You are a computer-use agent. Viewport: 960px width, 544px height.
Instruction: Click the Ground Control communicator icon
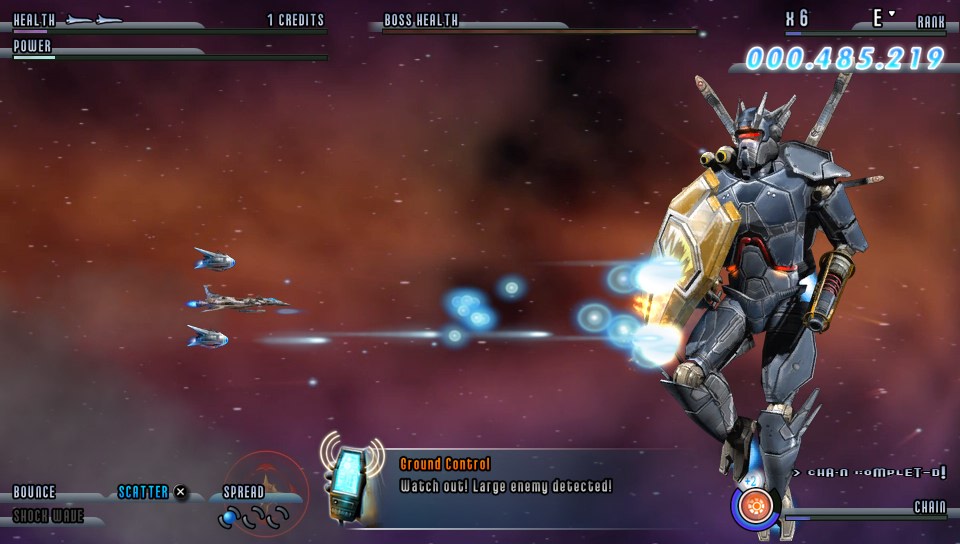[352, 482]
